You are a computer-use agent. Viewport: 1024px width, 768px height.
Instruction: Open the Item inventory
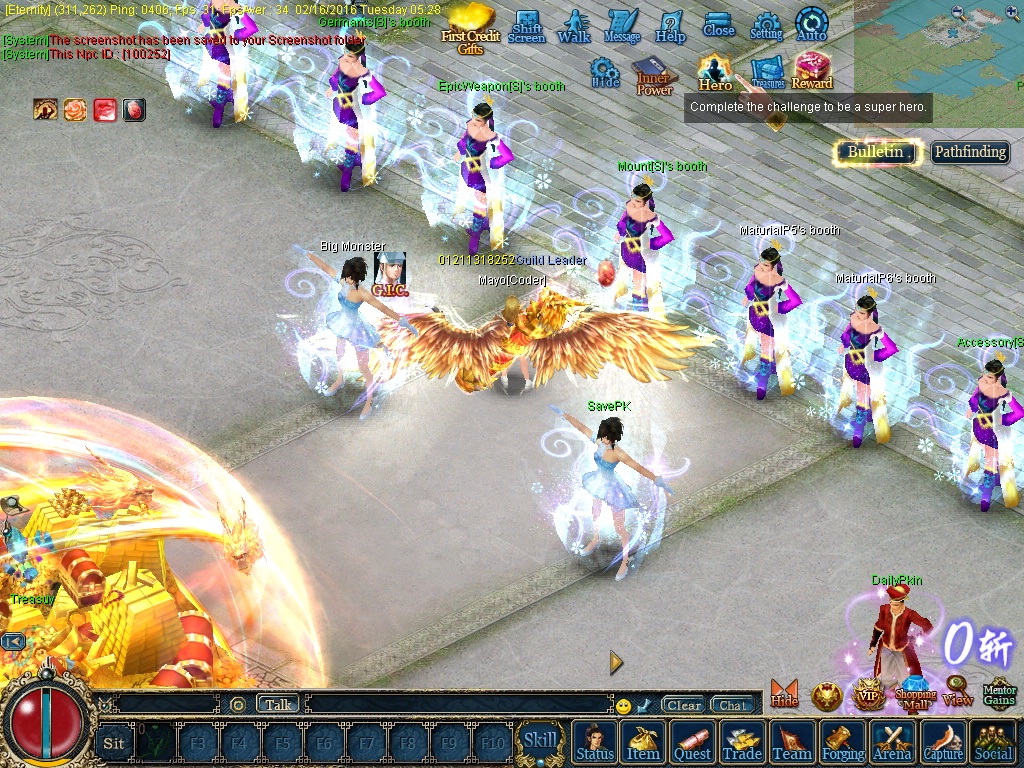point(643,742)
